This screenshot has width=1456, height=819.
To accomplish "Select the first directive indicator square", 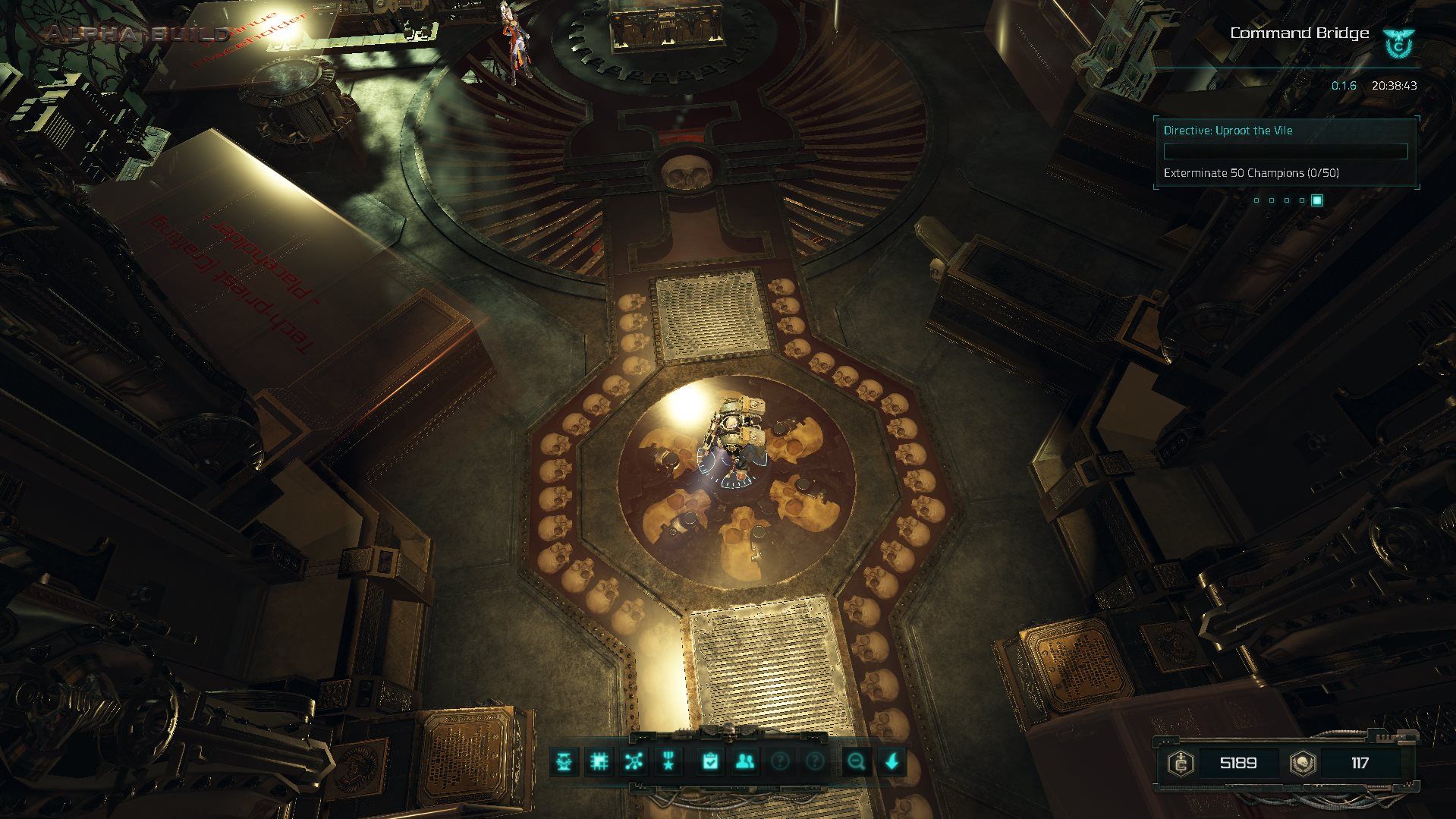I will pos(1256,200).
